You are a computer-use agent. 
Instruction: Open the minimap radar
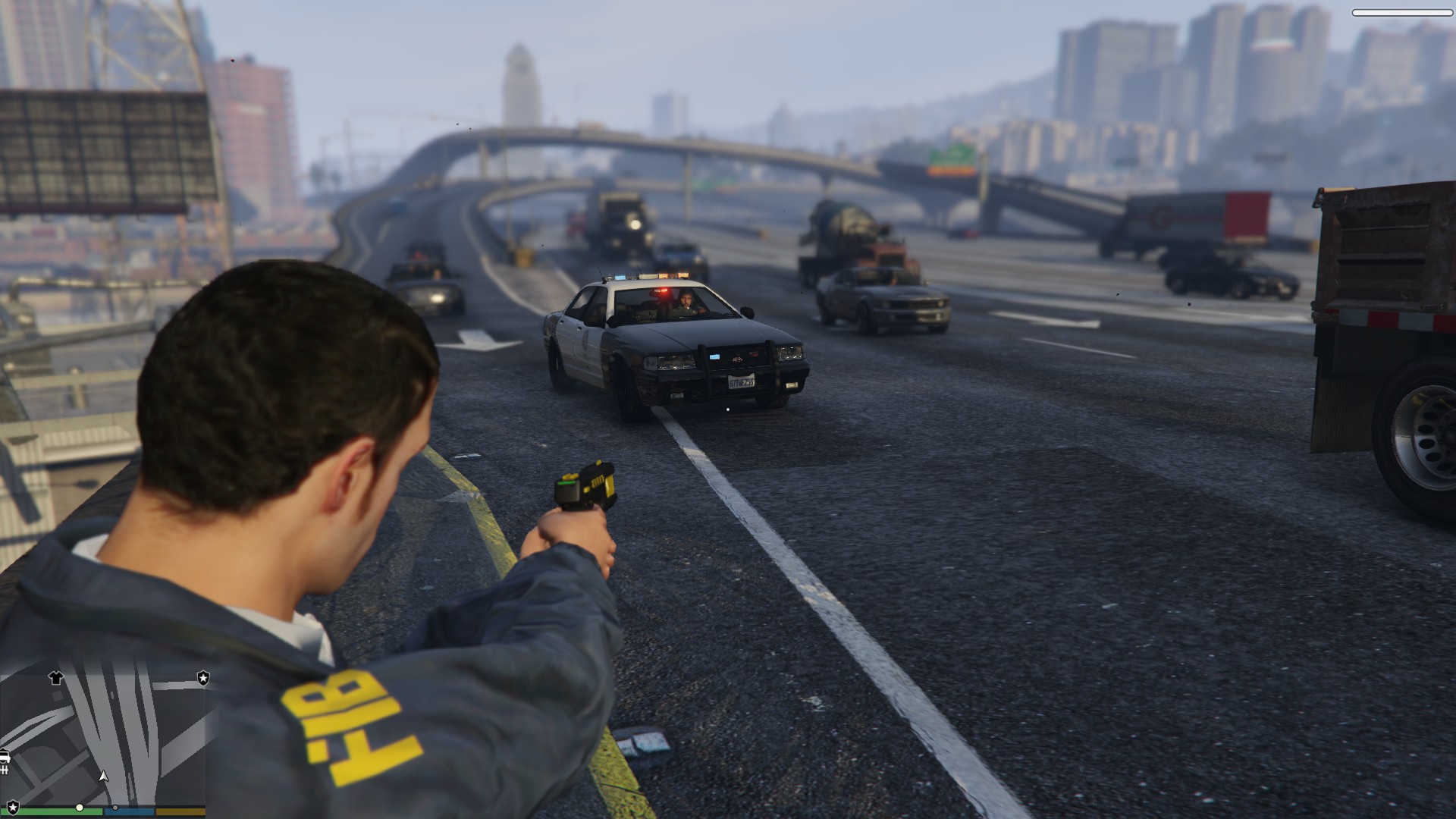(x=103, y=736)
